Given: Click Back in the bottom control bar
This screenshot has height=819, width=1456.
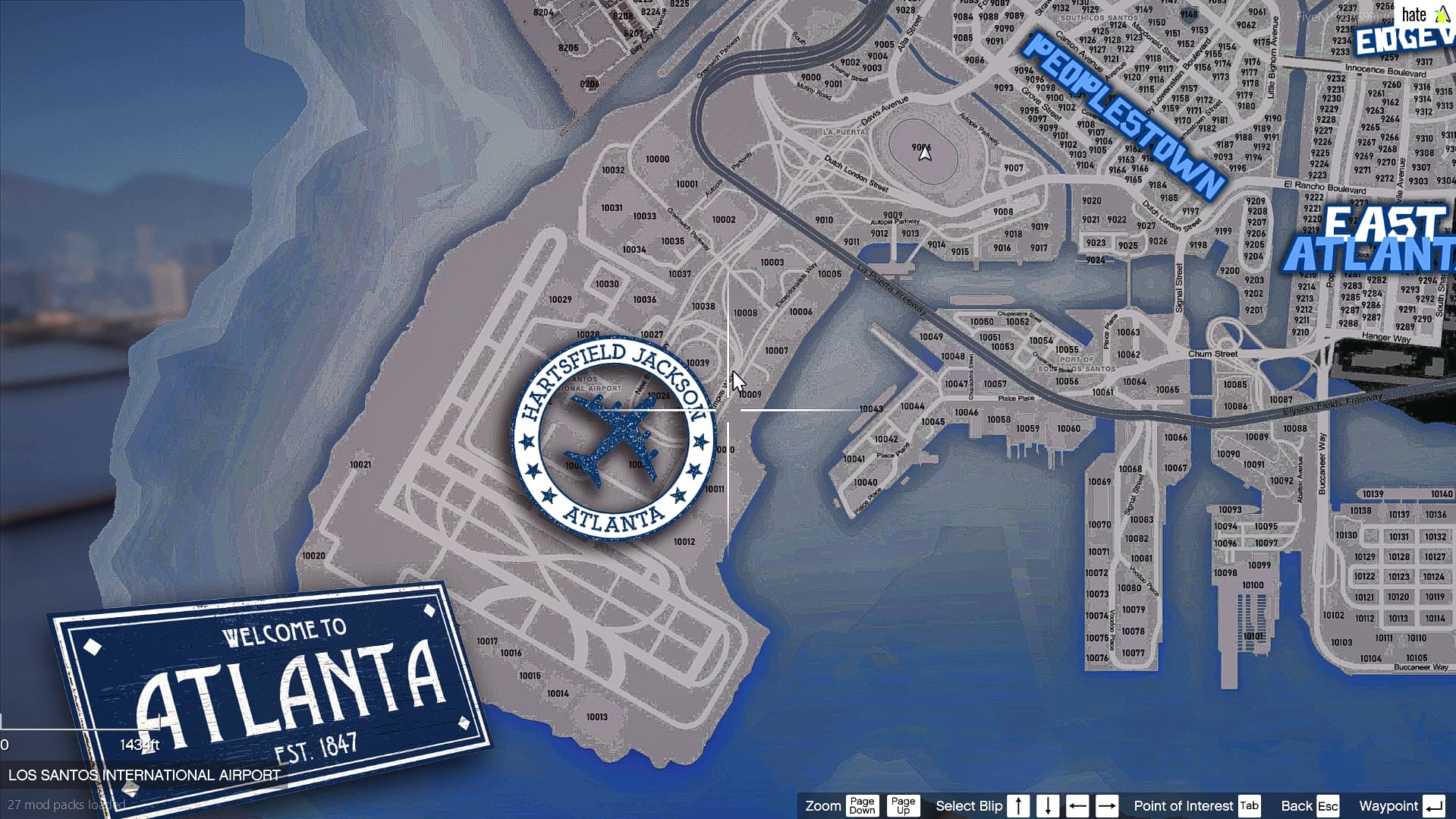Looking at the screenshot, I should tap(1299, 806).
